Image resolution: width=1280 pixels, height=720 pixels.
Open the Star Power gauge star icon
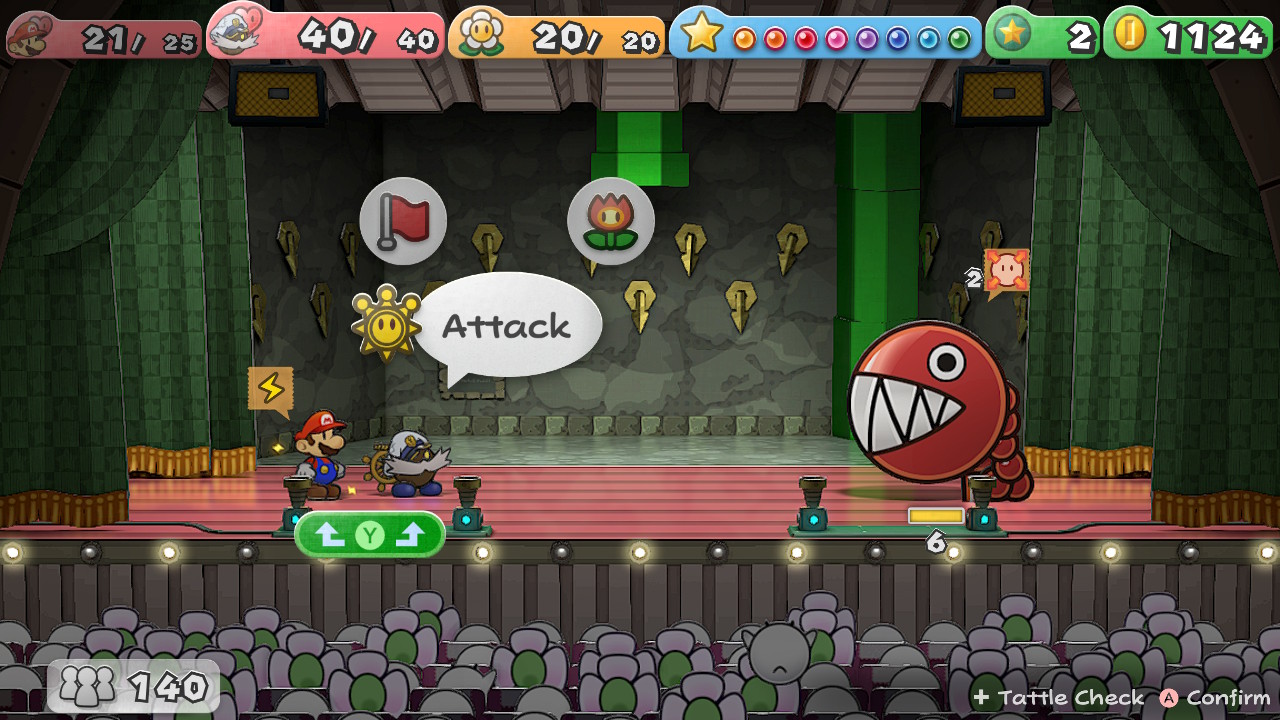702,35
